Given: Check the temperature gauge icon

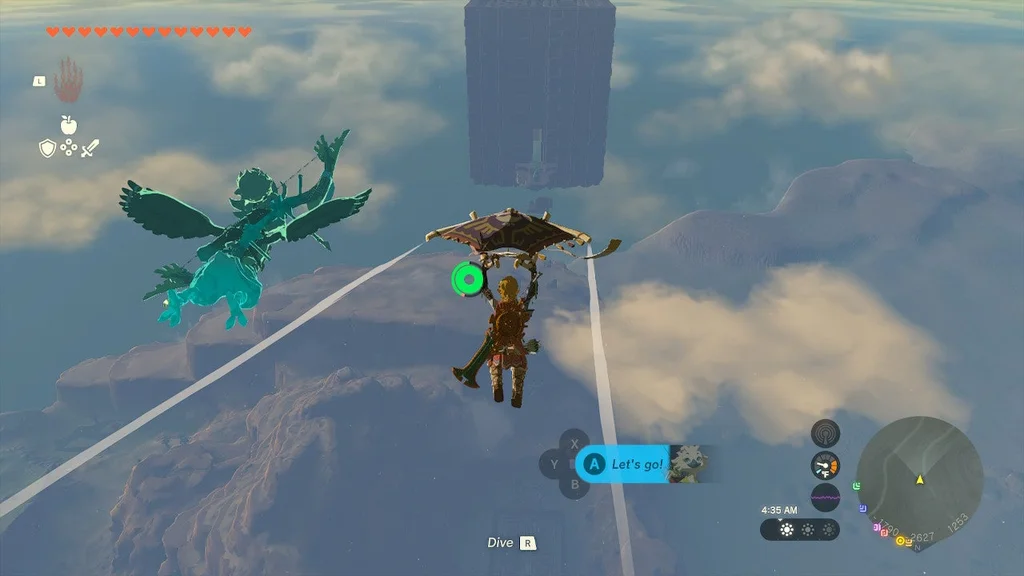Looking at the screenshot, I should pyautogui.click(x=825, y=465).
